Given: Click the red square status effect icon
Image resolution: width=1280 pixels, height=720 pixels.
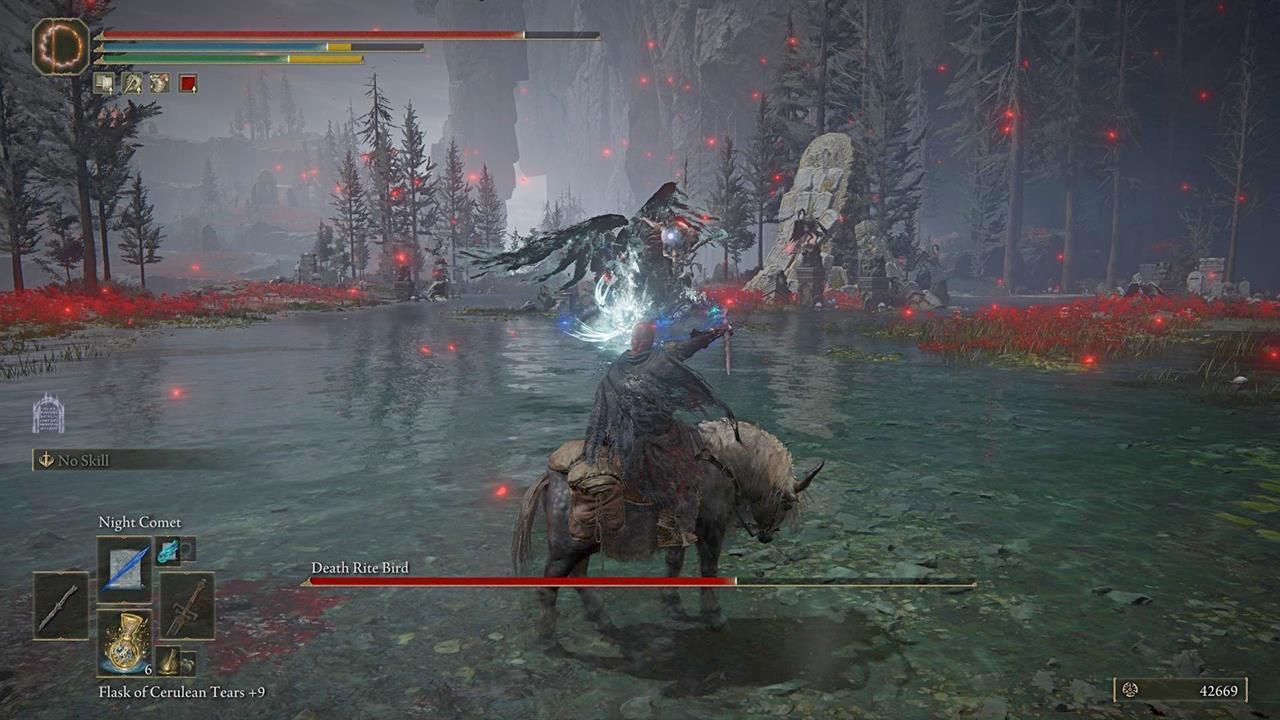Looking at the screenshot, I should point(188,83).
